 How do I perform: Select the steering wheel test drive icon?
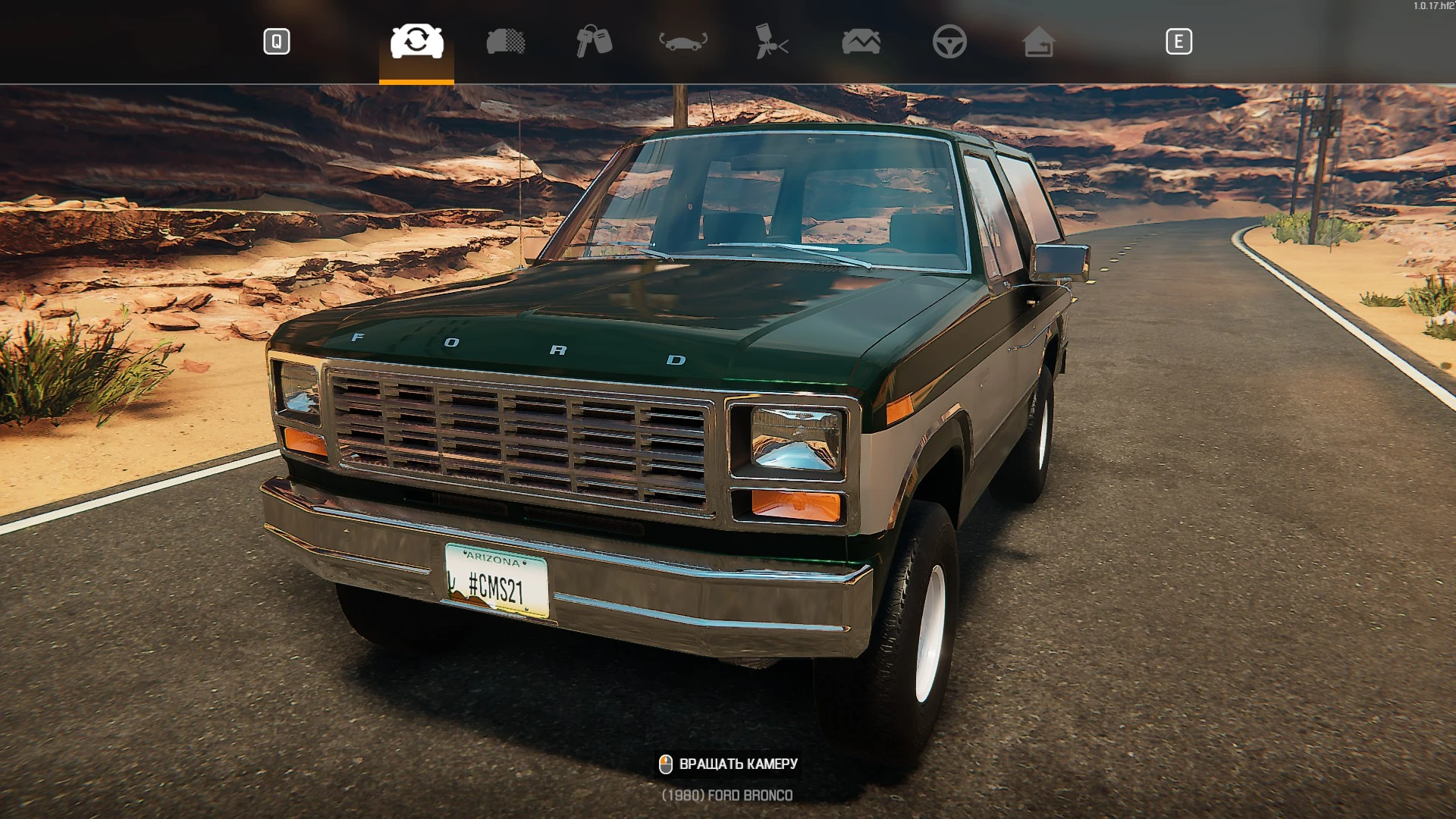coord(952,42)
